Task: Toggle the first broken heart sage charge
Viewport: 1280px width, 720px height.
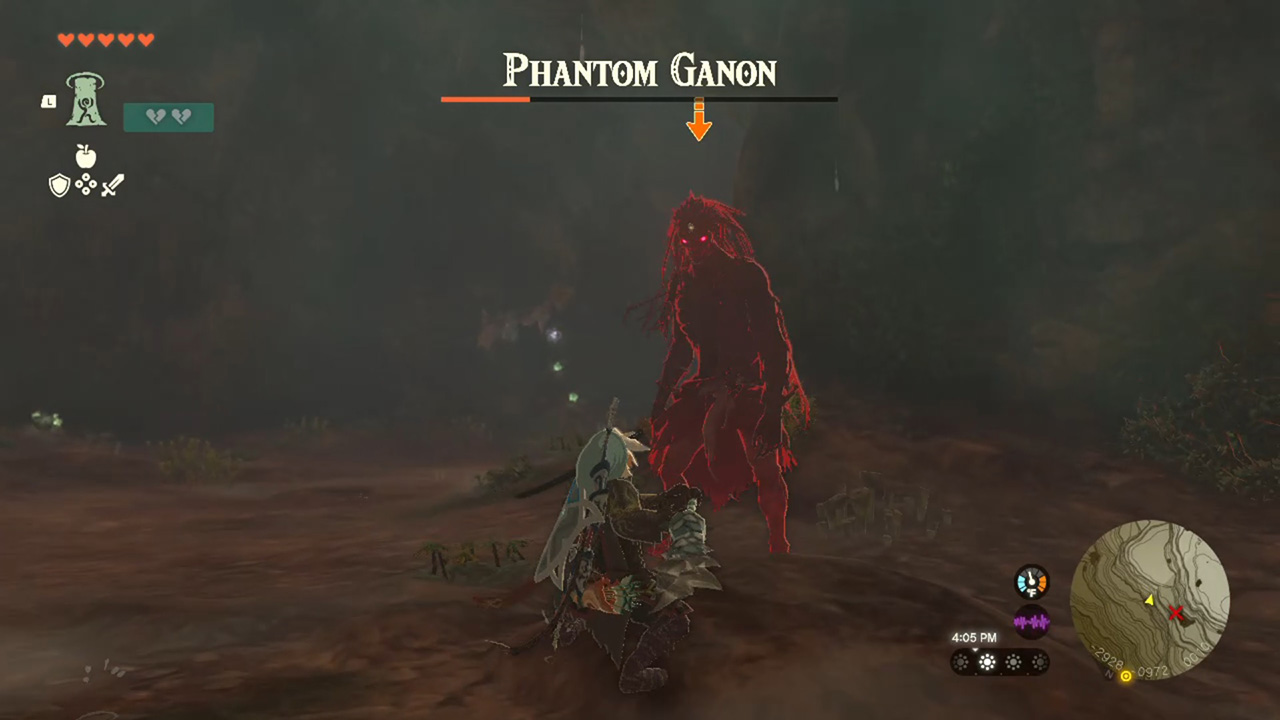Action: pyautogui.click(x=156, y=115)
